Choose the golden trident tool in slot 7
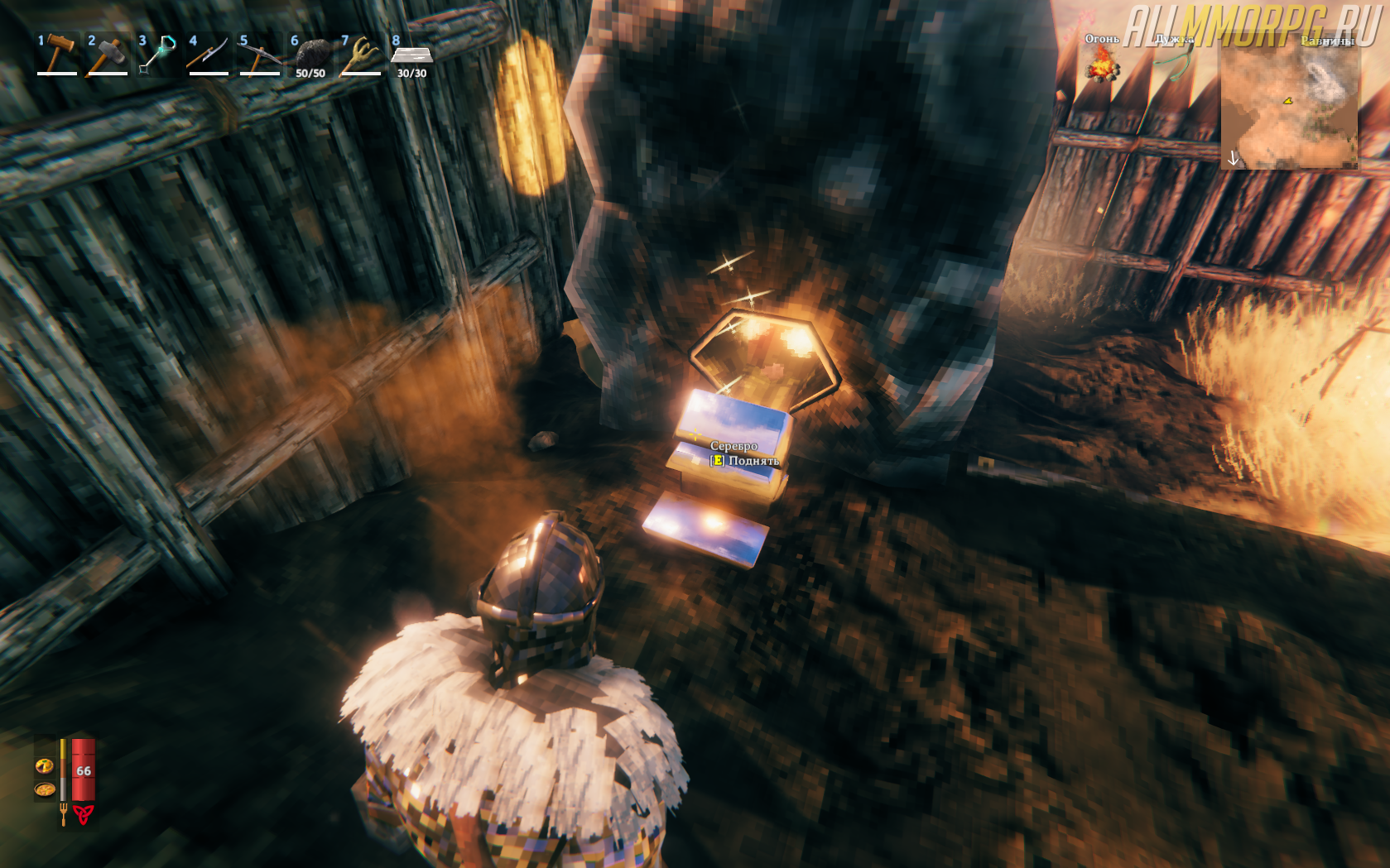1390x868 pixels. click(x=361, y=55)
